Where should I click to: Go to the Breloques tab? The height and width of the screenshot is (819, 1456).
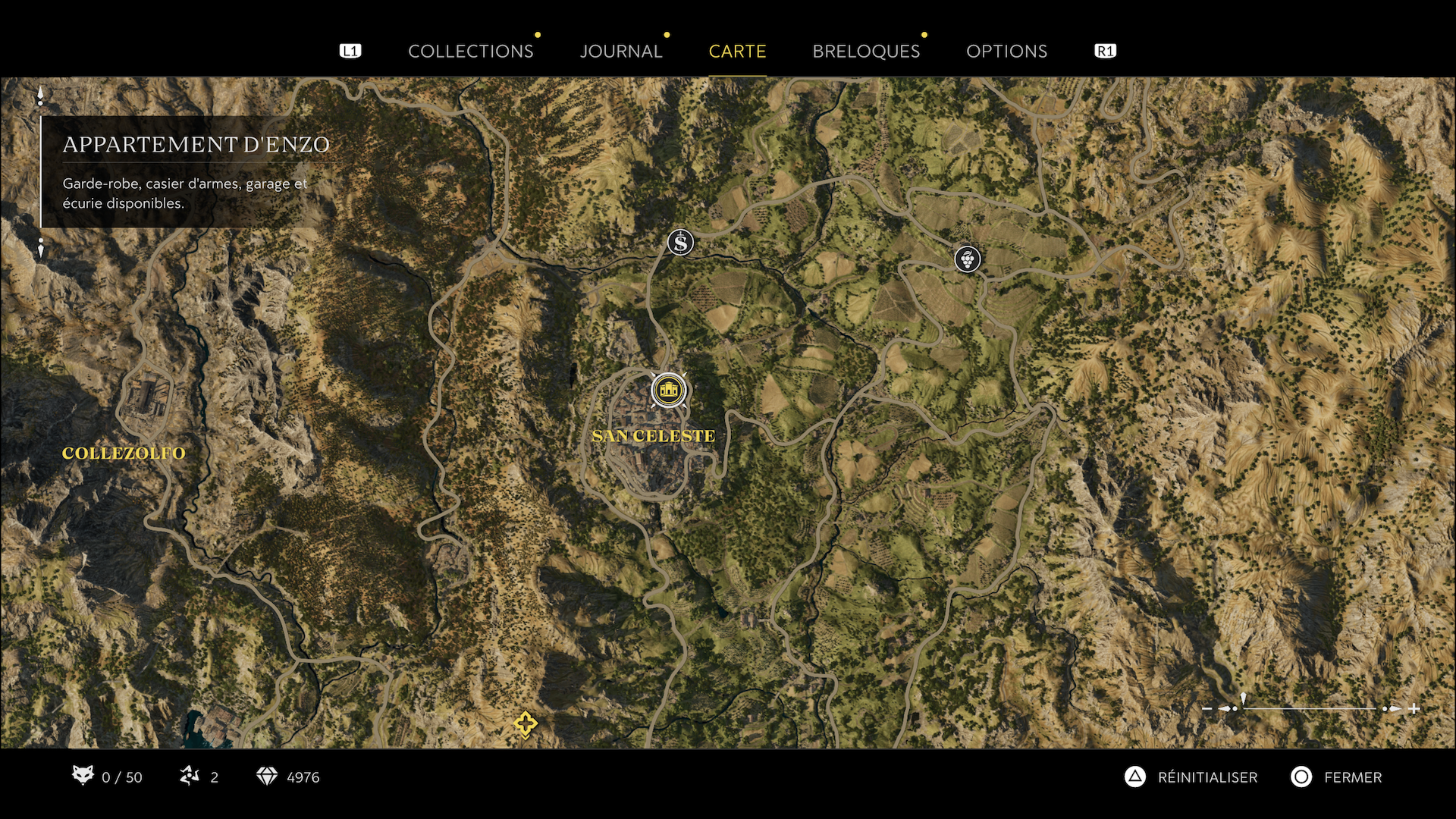click(866, 51)
